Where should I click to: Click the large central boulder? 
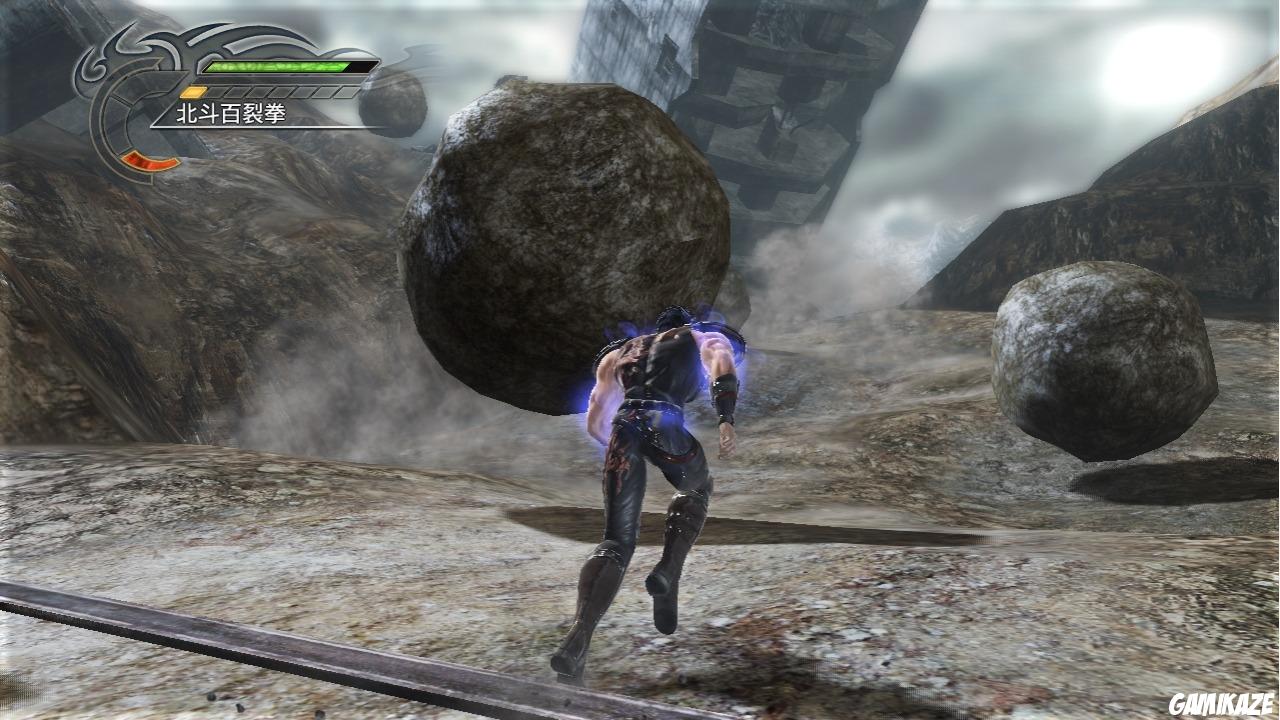[x=560, y=250]
